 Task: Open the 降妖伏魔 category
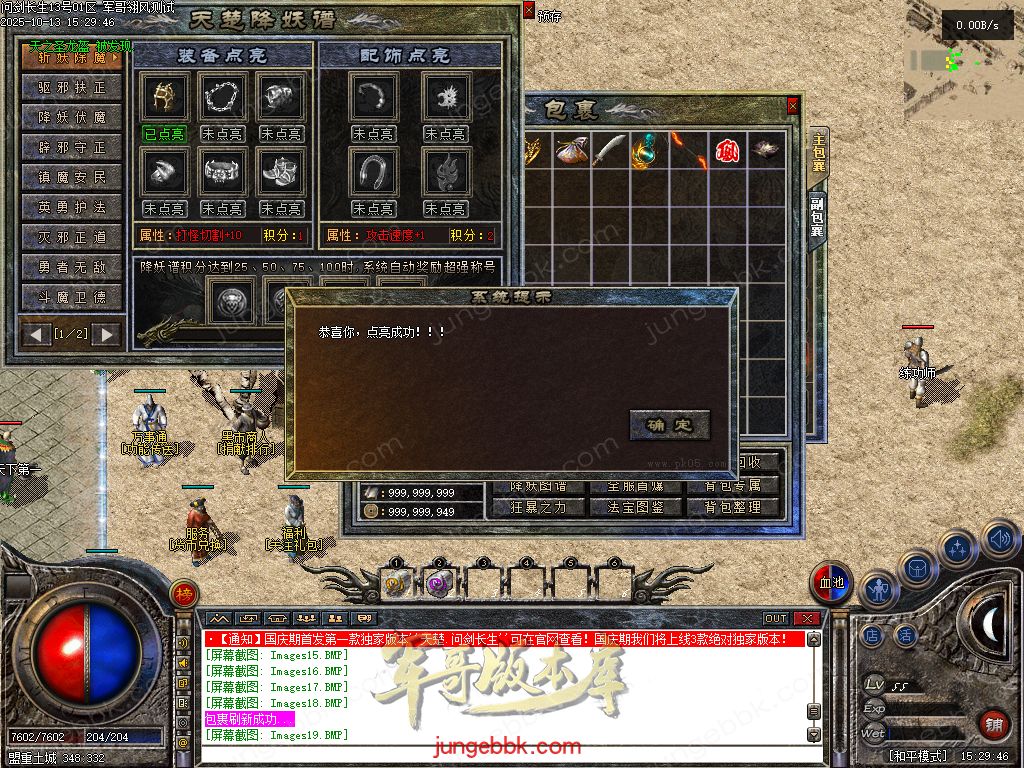(x=72, y=118)
